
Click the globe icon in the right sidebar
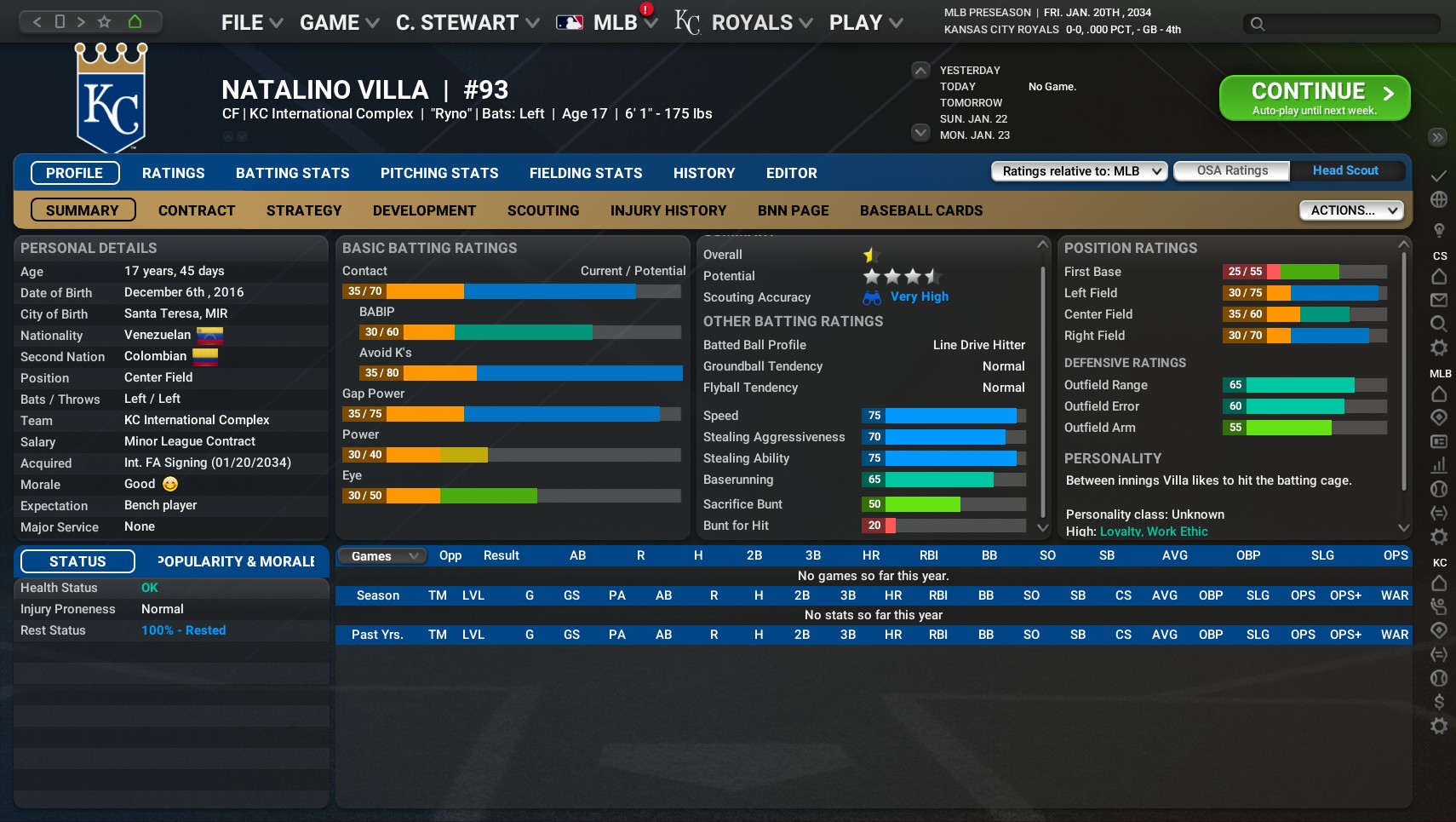[1440, 198]
